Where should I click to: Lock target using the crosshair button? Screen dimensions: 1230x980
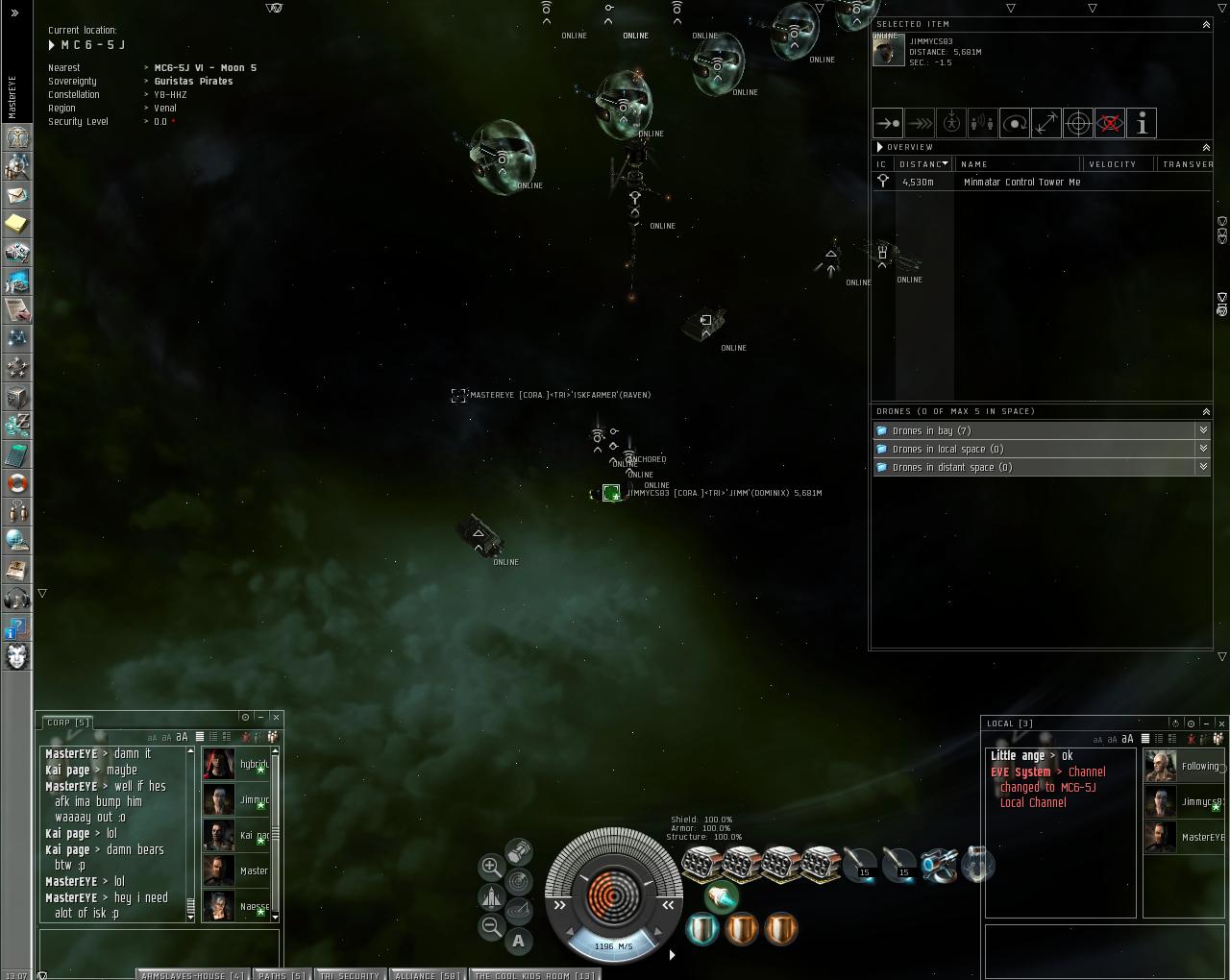point(1078,123)
